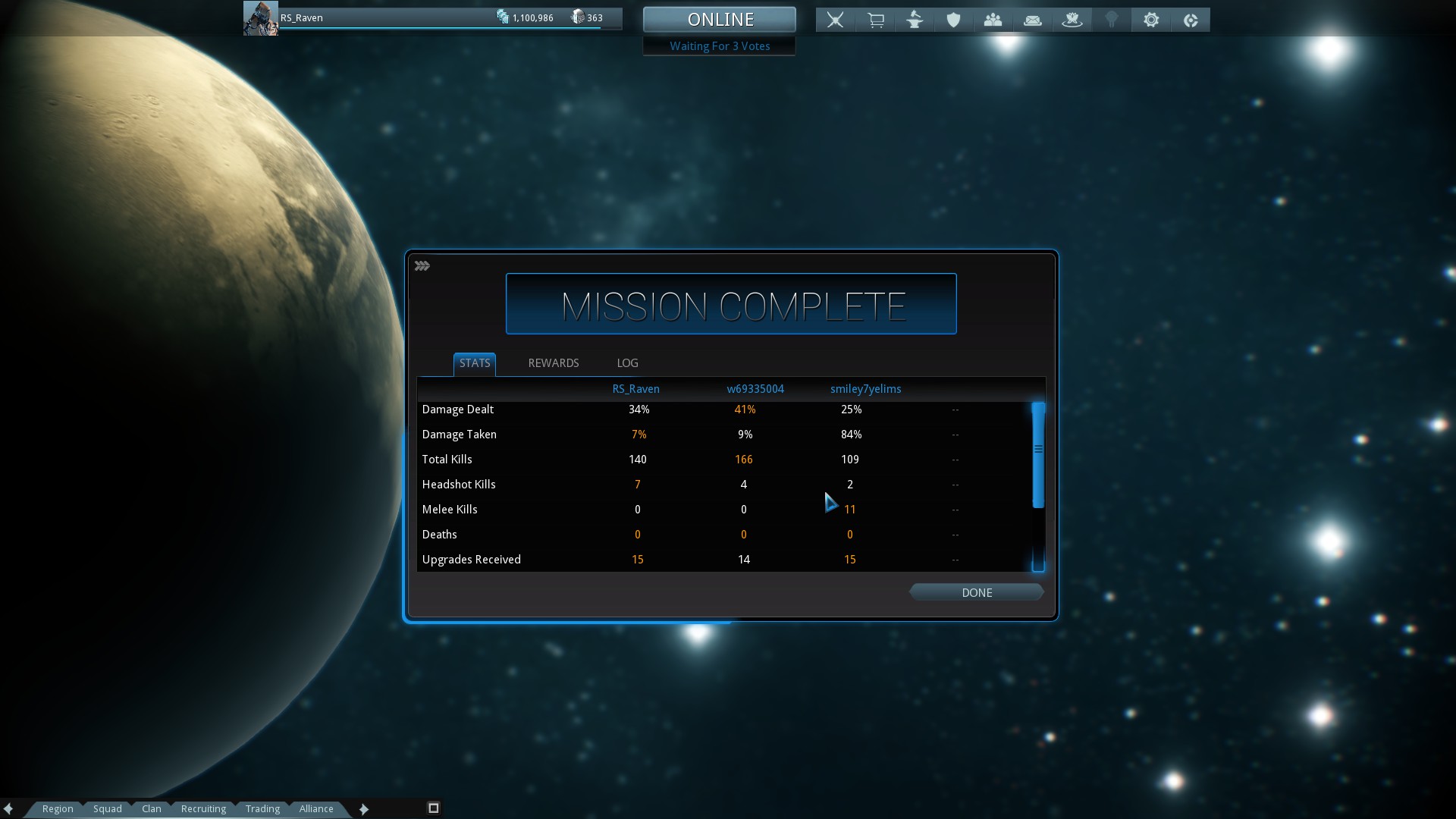Open the Recruiting chat tab
This screenshot has width=1456, height=819.
pyautogui.click(x=203, y=808)
